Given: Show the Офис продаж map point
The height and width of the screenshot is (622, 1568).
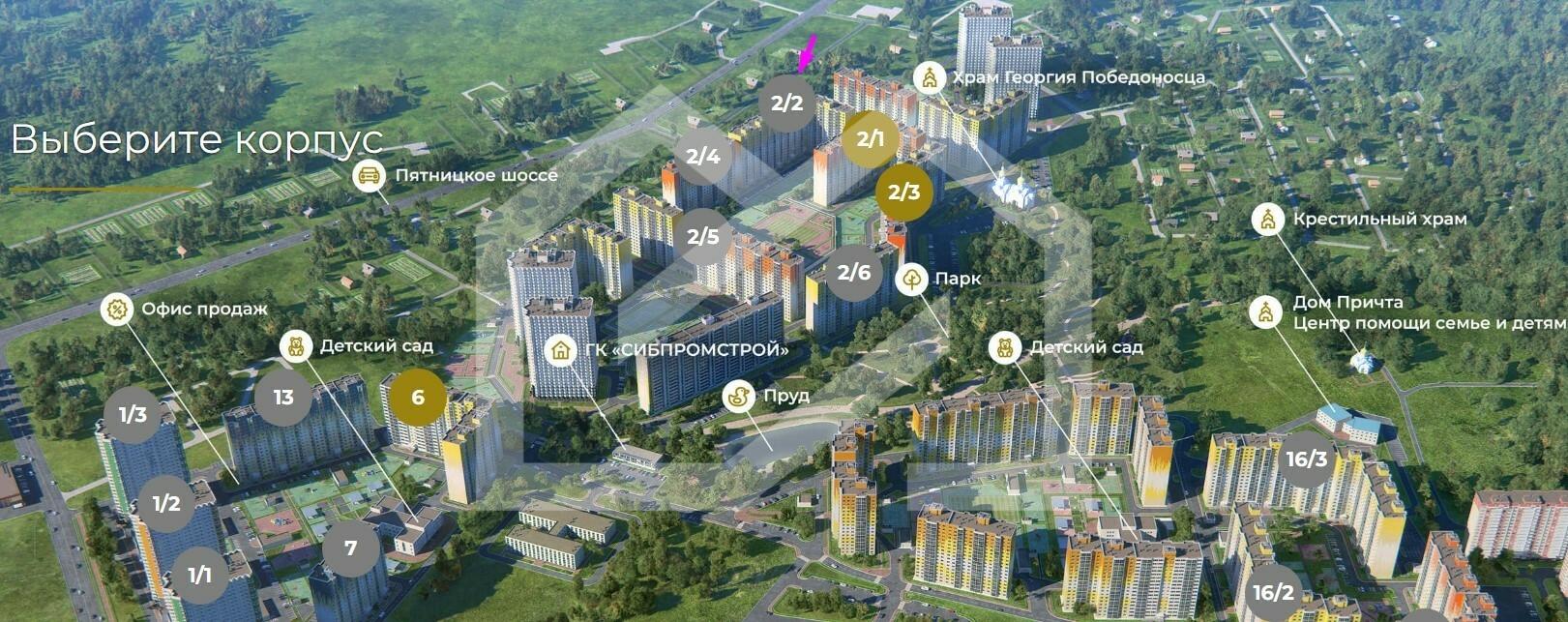Looking at the screenshot, I should point(117,310).
